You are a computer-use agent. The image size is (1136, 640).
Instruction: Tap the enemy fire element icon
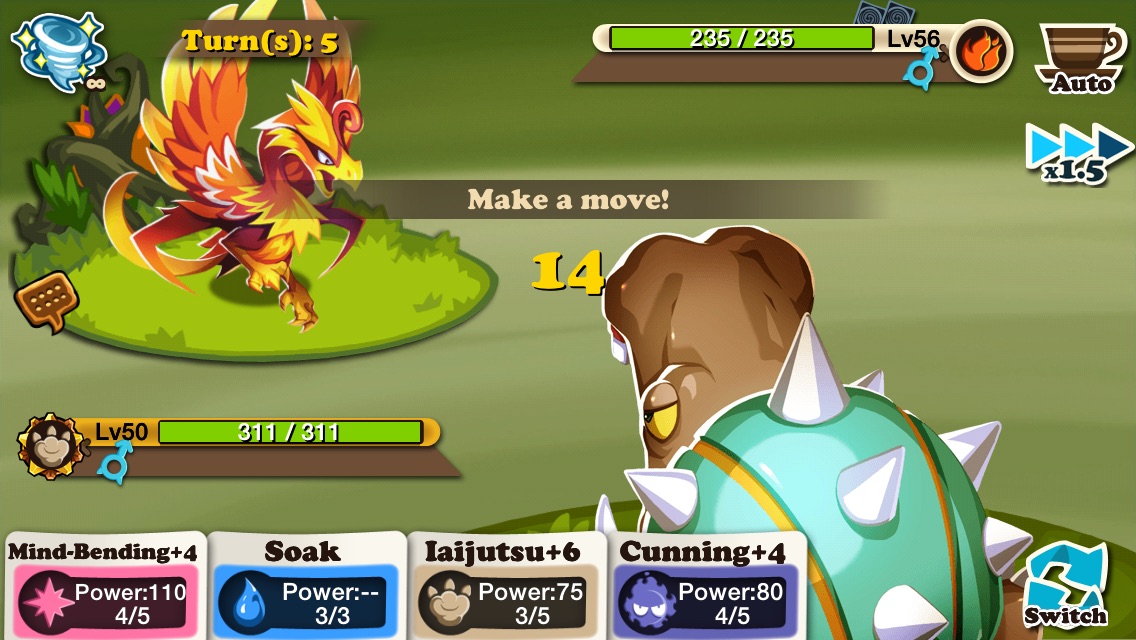pos(981,51)
